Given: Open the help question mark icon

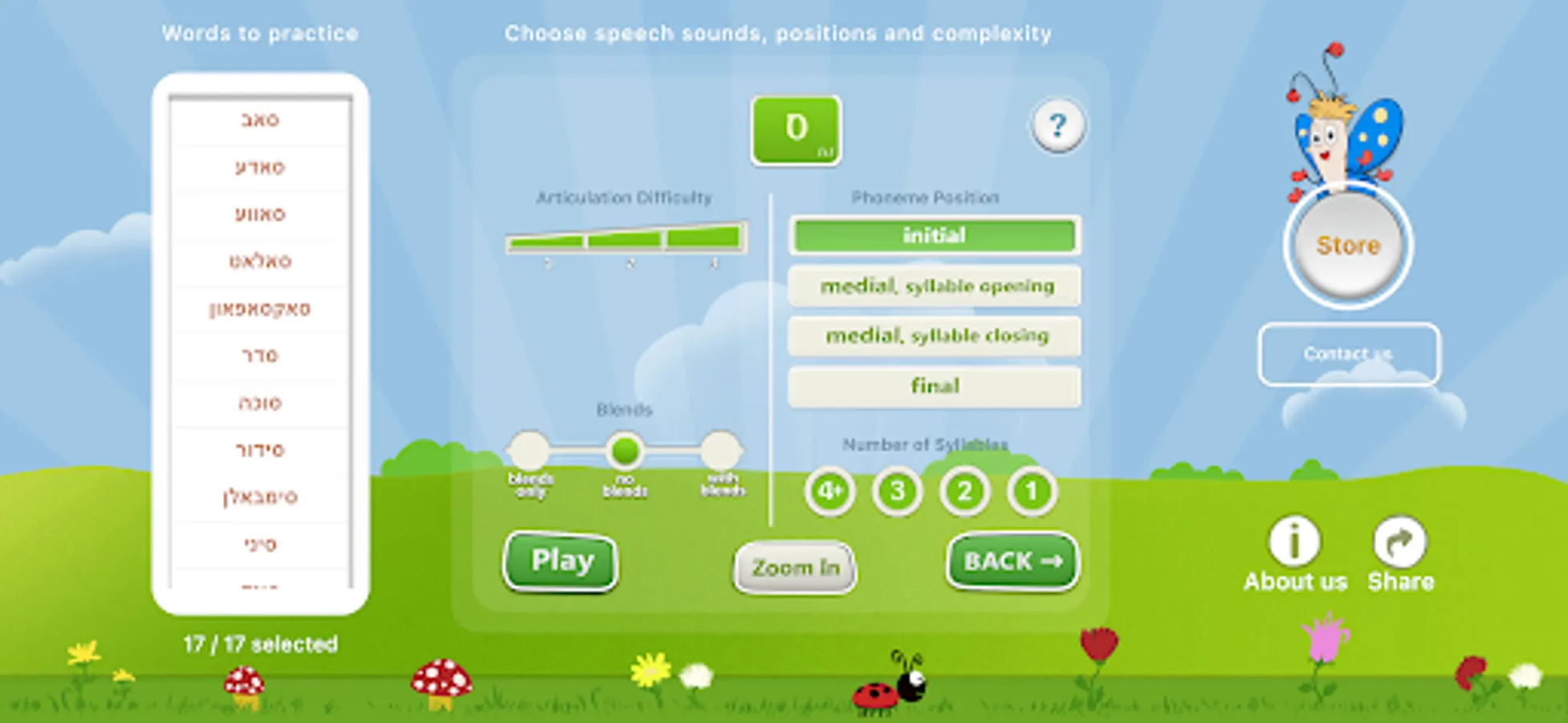Looking at the screenshot, I should coord(1058,125).
